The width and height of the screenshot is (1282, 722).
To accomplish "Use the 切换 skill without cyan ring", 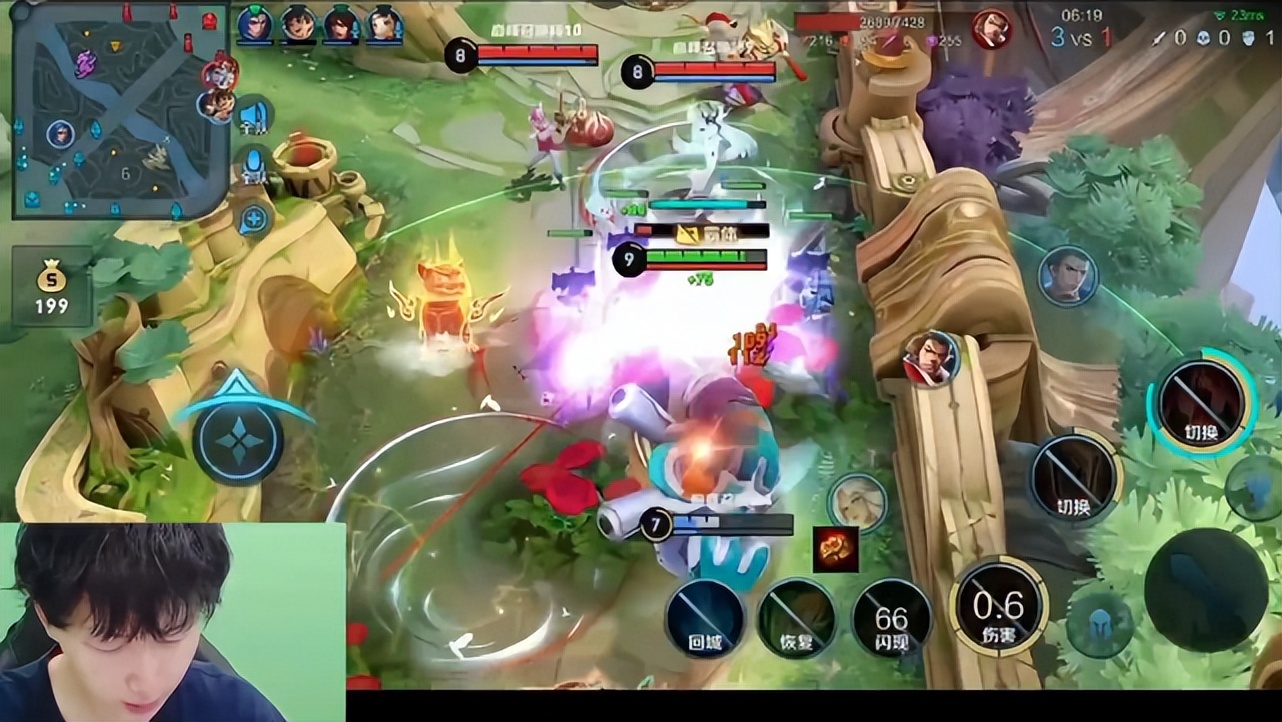I will tap(1074, 477).
